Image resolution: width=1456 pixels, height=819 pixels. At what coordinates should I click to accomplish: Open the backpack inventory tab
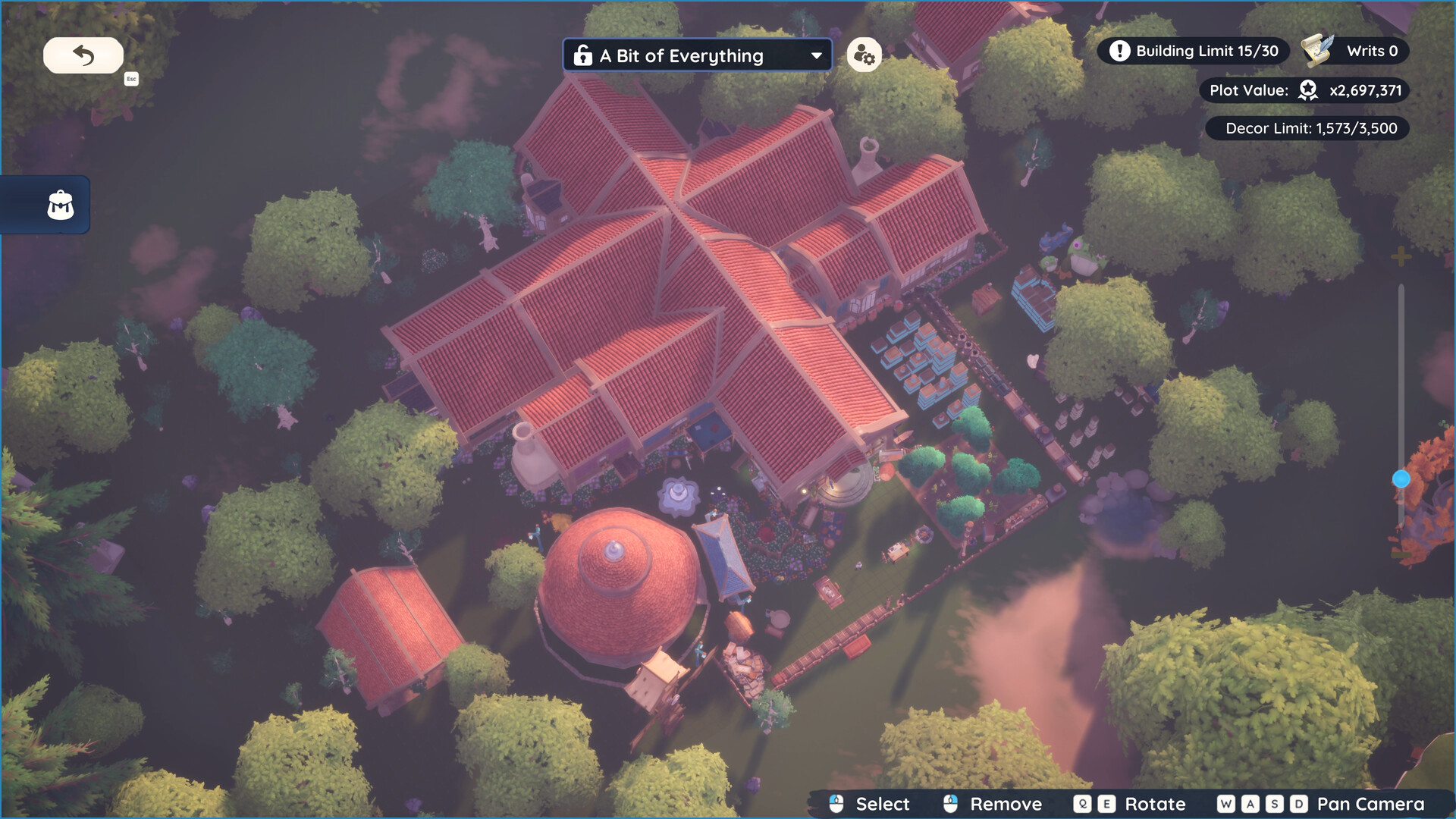(x=60, y=205)
